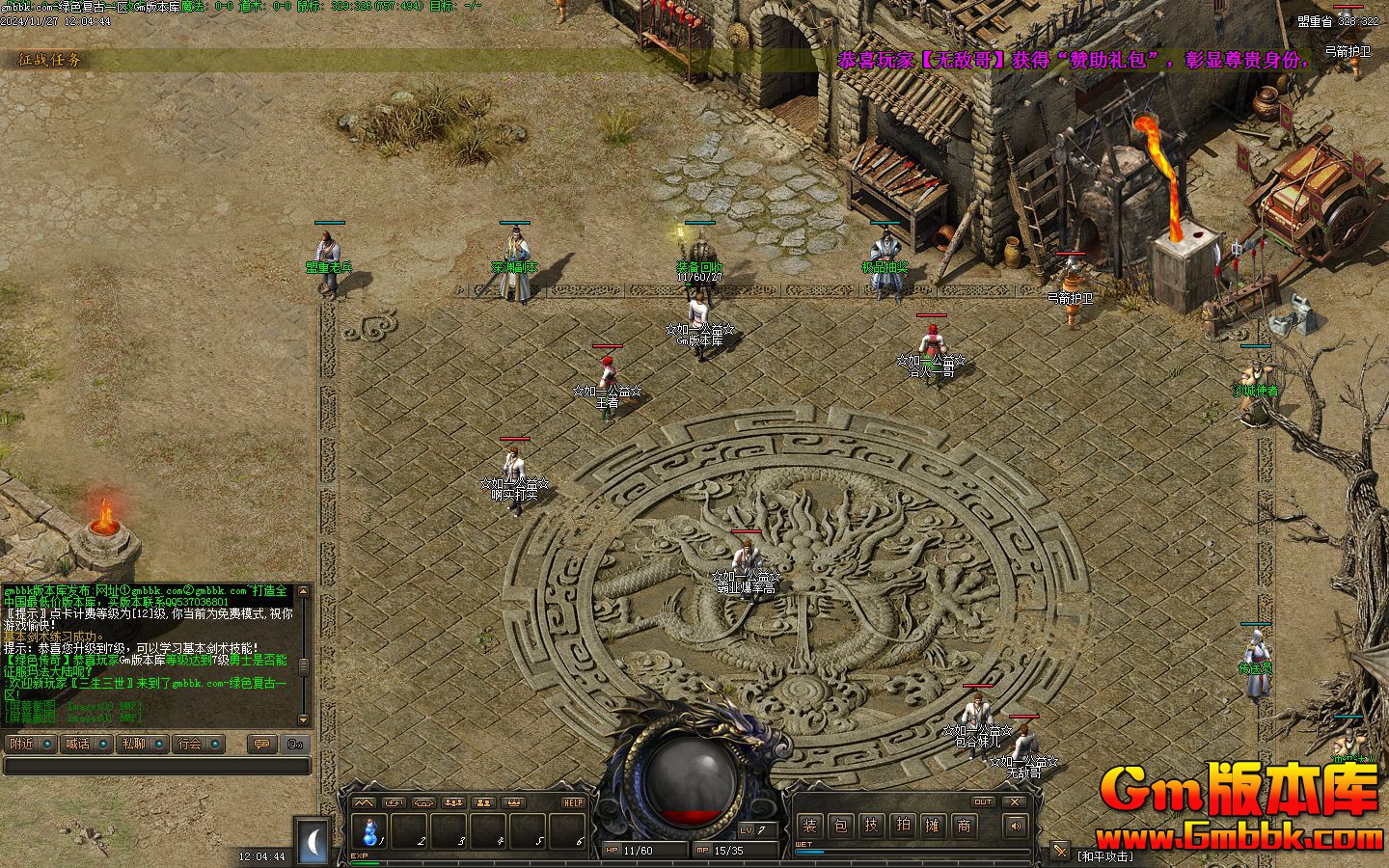Open the 征战任务 quest tracker
Image resolution: width=1389 pixels, height=868 pixels.
click(x=50, y=60)
